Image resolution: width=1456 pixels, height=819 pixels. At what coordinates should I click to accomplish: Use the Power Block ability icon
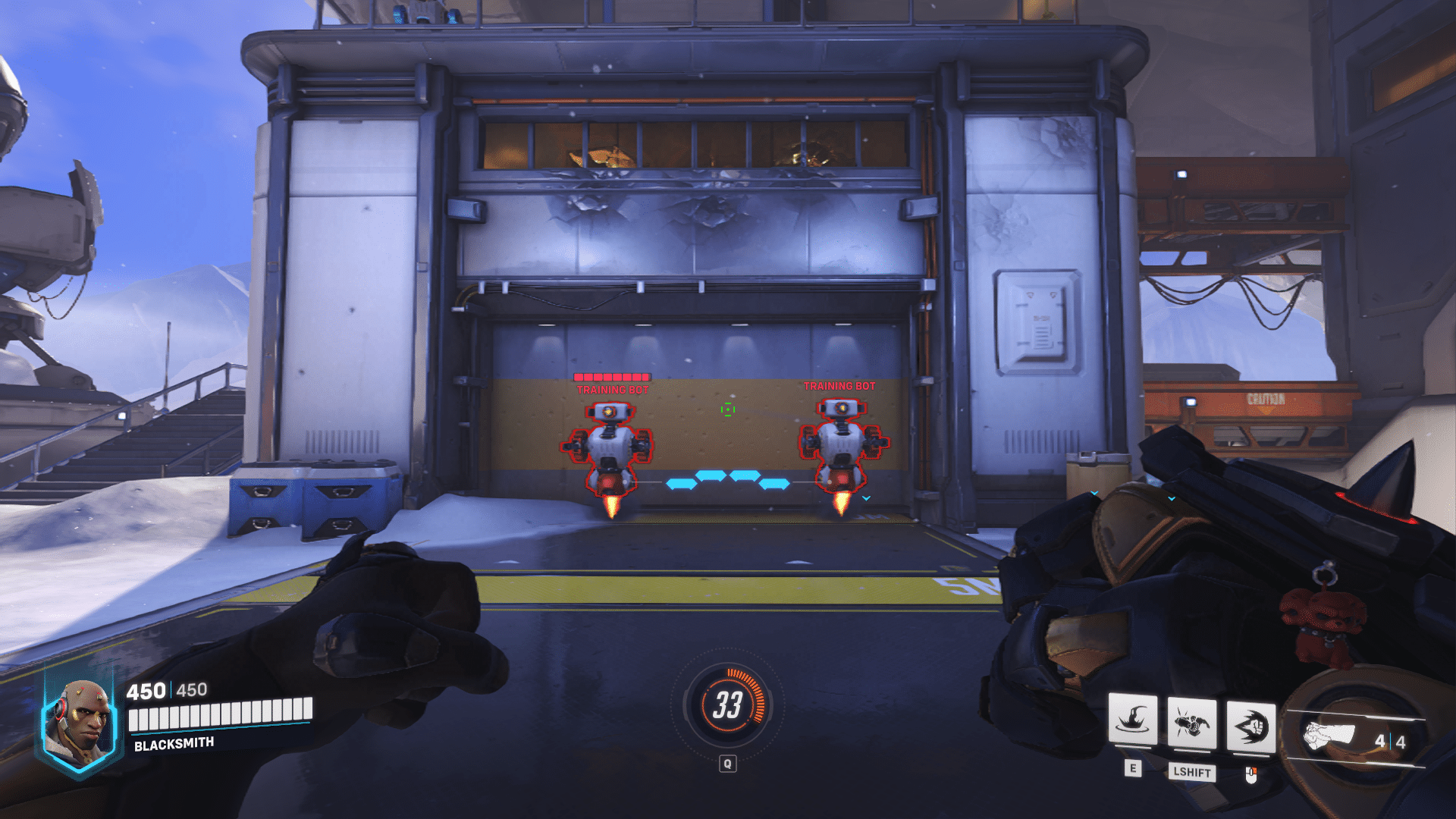pos(1133,719)
